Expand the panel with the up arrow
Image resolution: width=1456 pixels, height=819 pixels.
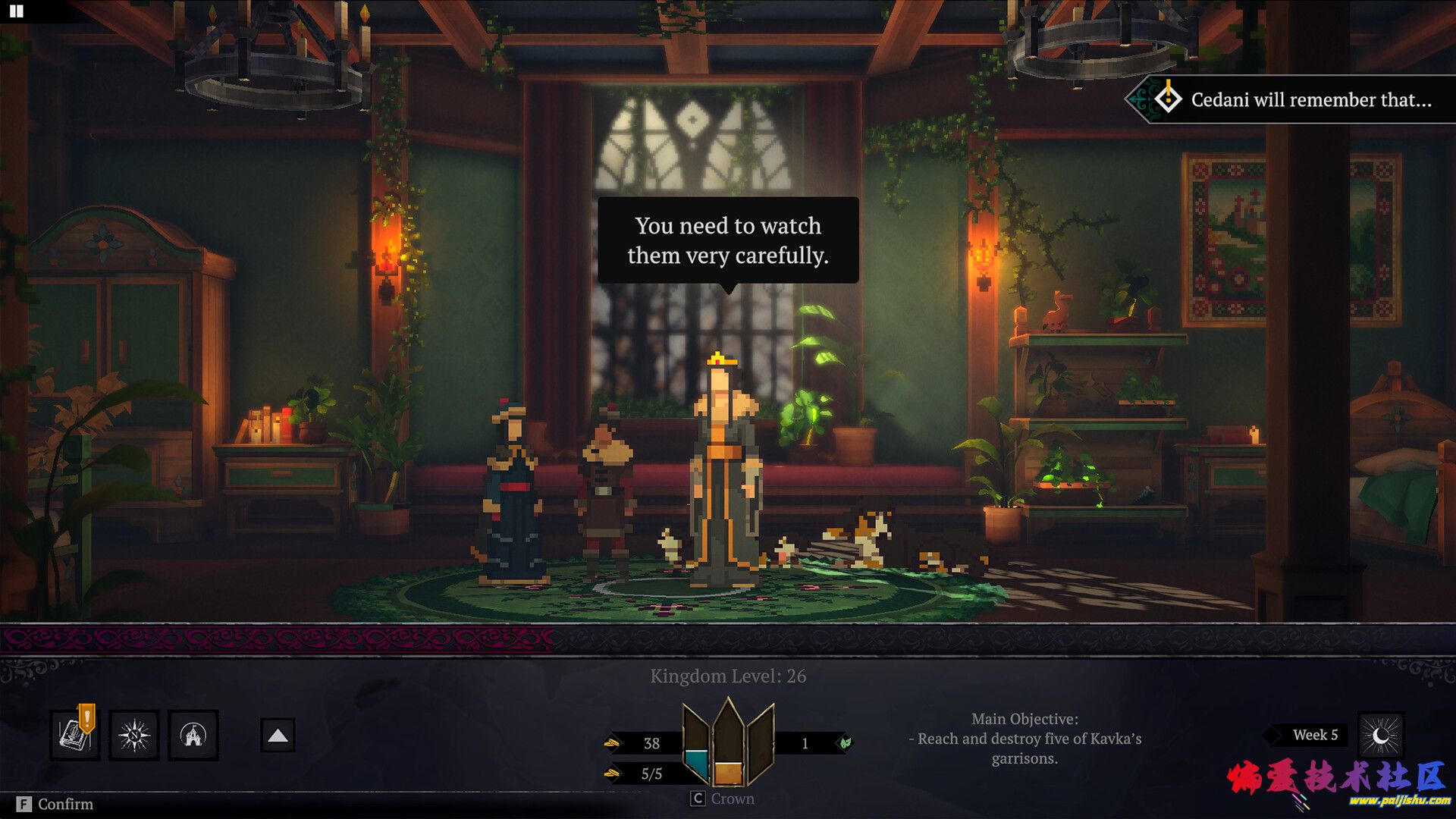pos(278,735)
